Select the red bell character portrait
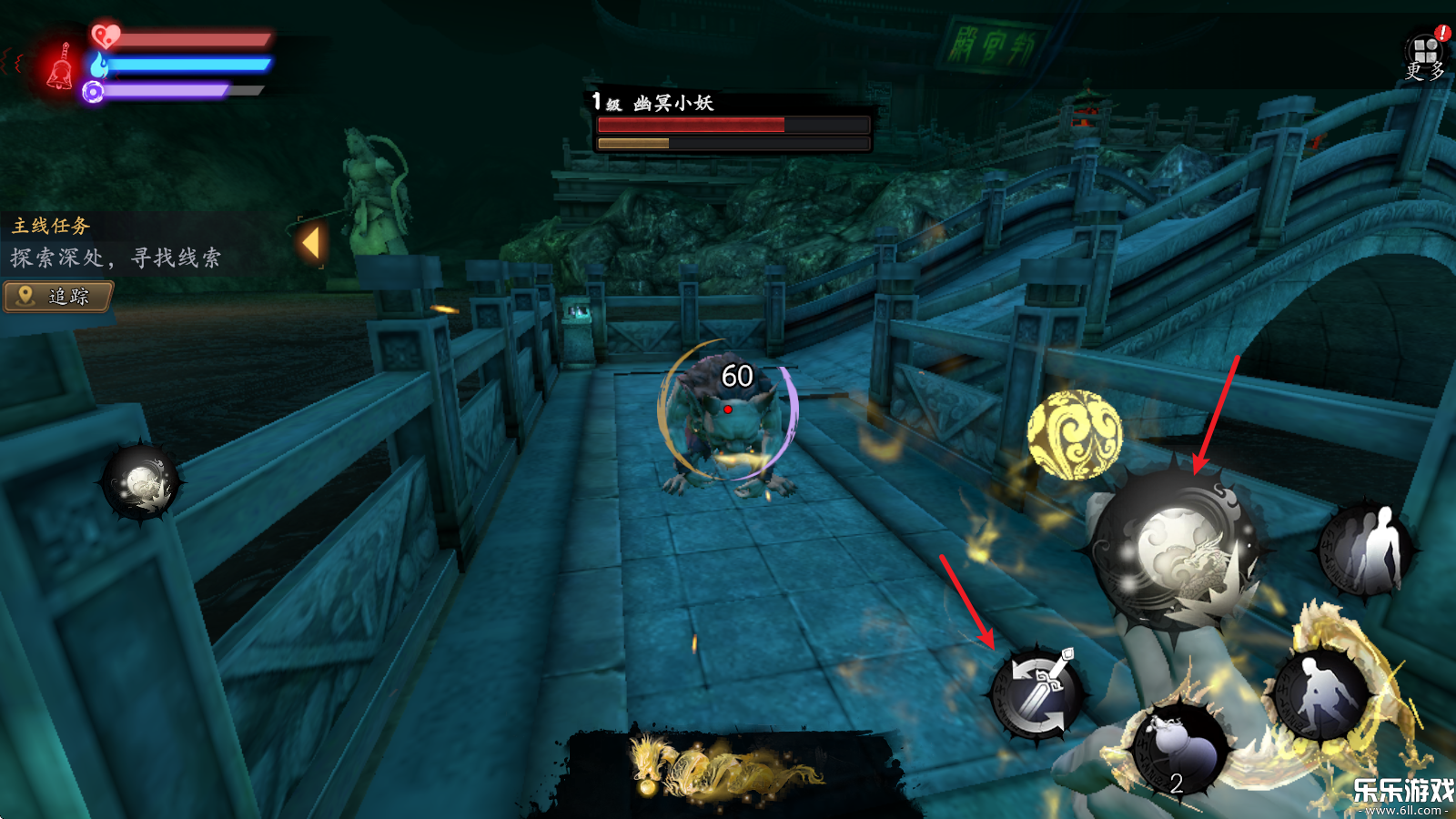 click(x=61, y=66)
